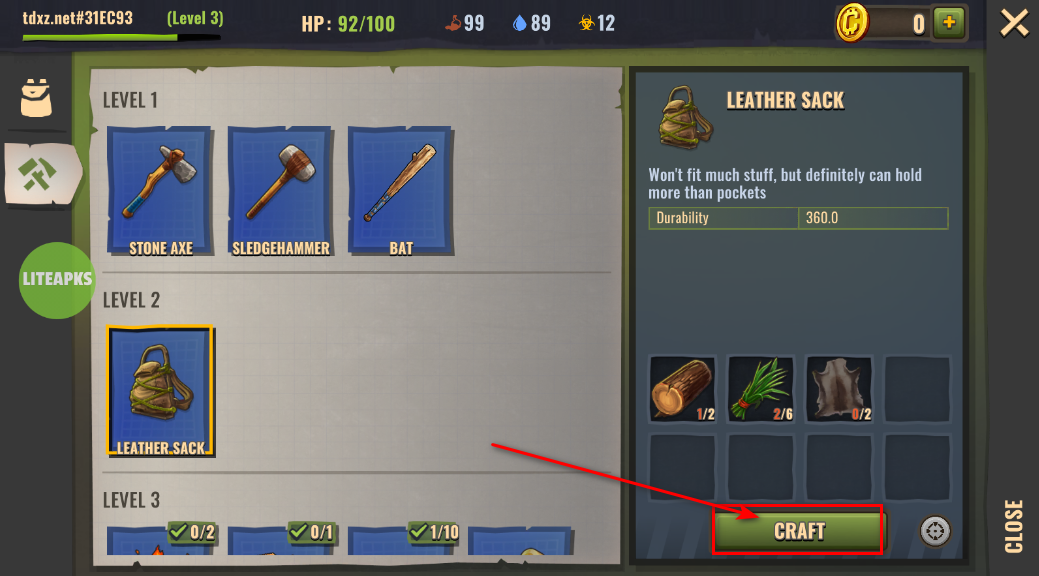Viewport: 1039px width, 576px height.
Task: Close the crafting window with X
Action: [x=1014, y=22]
